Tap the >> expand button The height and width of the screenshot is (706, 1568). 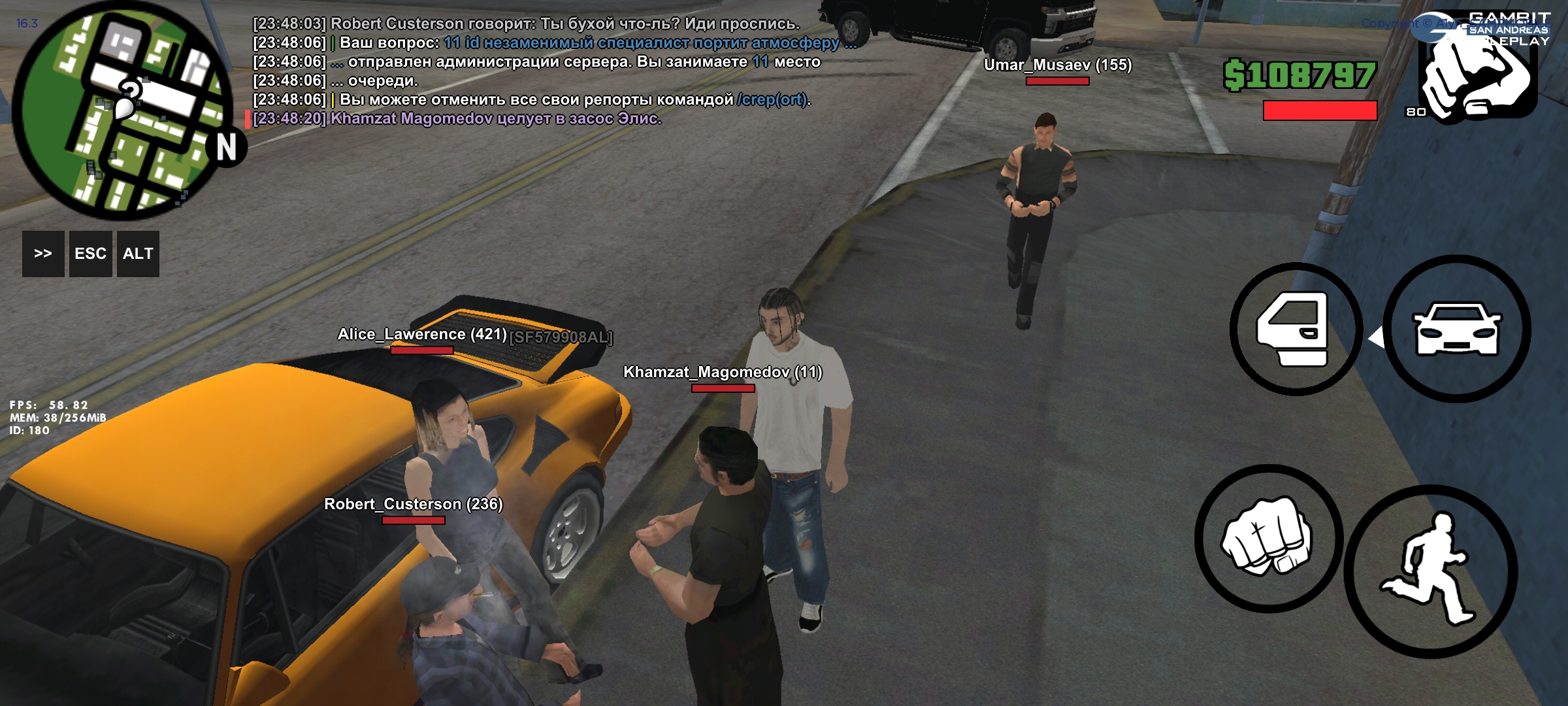coord(43,254)
